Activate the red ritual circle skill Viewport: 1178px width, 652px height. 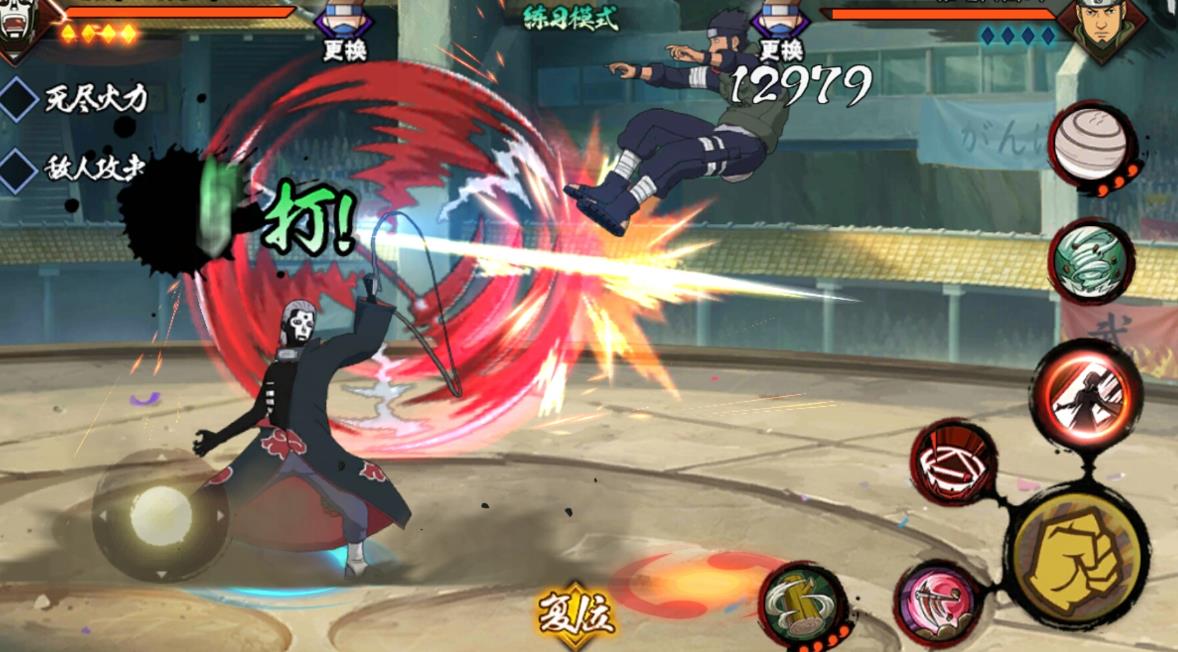pos(953,463)
